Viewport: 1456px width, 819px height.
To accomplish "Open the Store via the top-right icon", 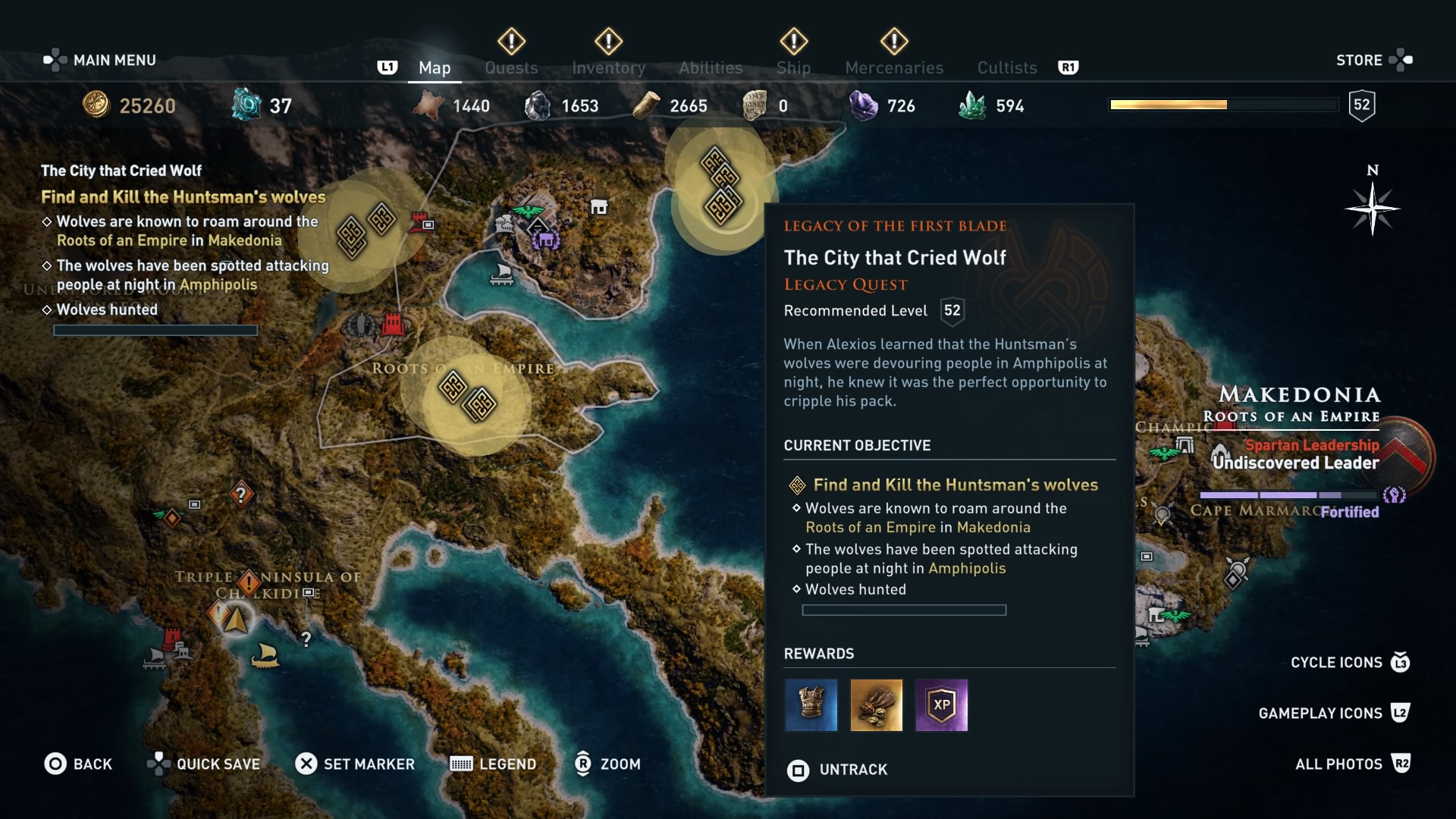I will pos(1402,59).
